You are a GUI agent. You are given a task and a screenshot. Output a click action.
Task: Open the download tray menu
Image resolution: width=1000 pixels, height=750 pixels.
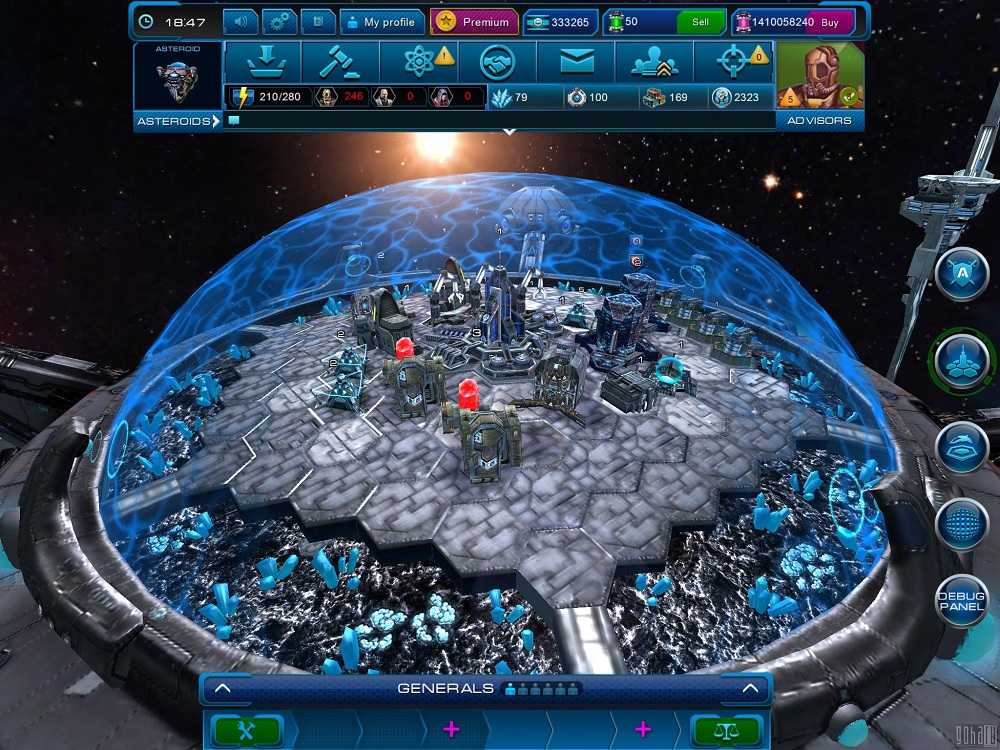(x=263, y=62)
